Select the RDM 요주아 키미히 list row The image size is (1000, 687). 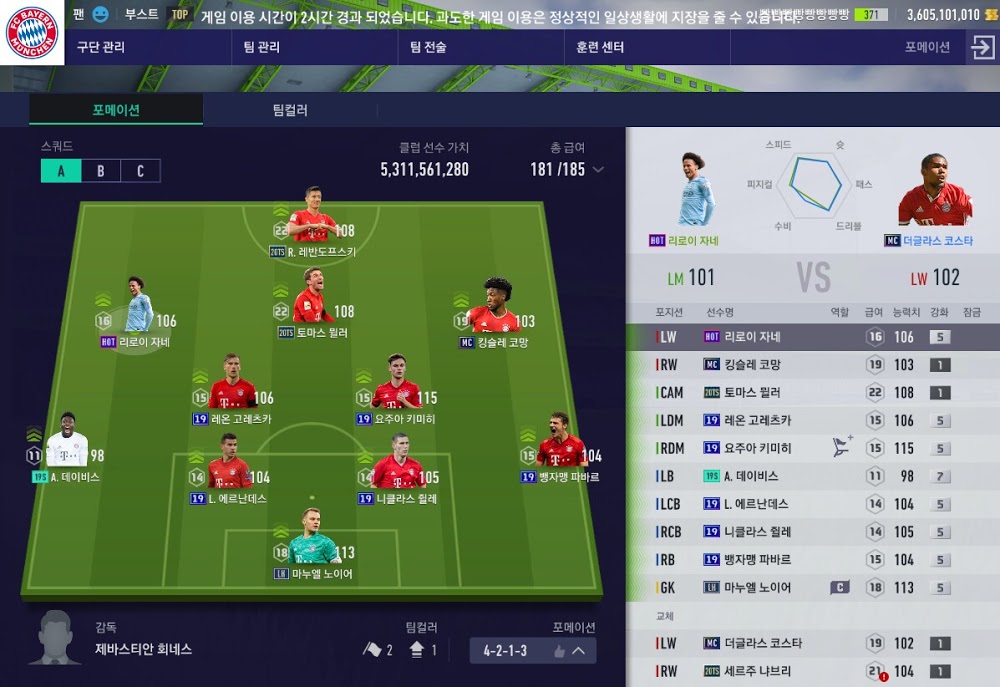[x=812, y=448]
